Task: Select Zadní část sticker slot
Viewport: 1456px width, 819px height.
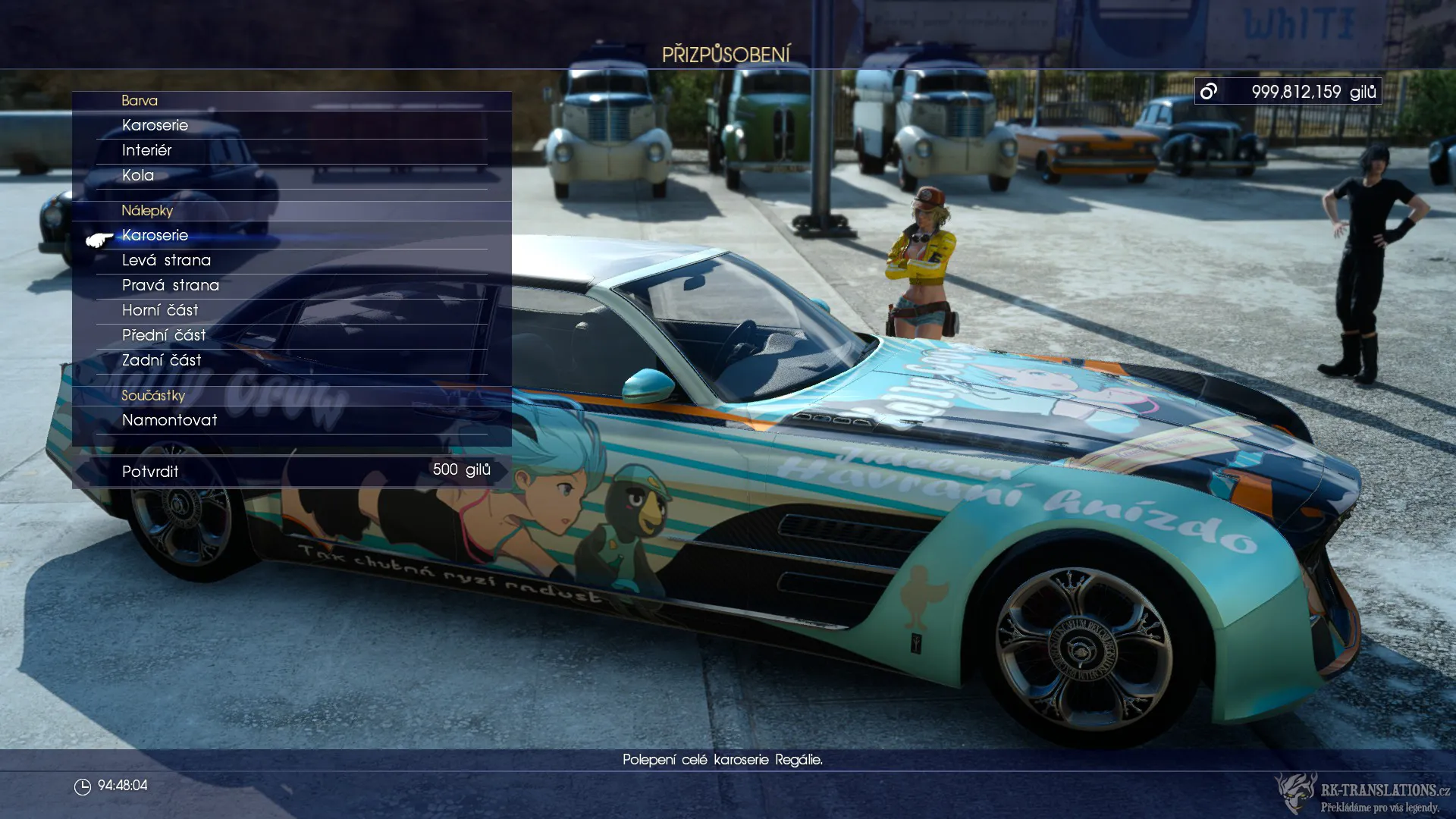Action: point(162,359)
